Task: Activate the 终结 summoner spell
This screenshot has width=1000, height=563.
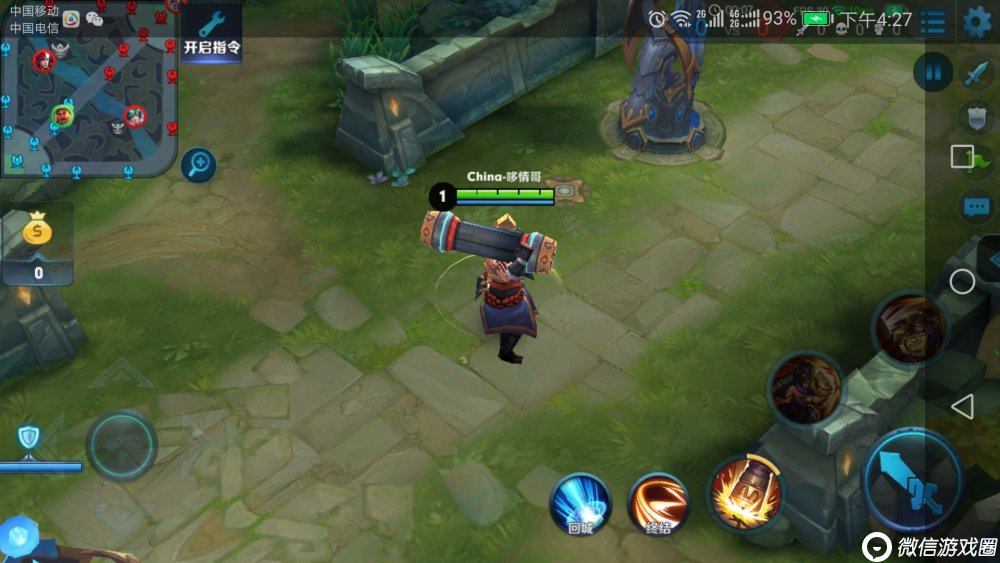Action: (x=659, y=502)
